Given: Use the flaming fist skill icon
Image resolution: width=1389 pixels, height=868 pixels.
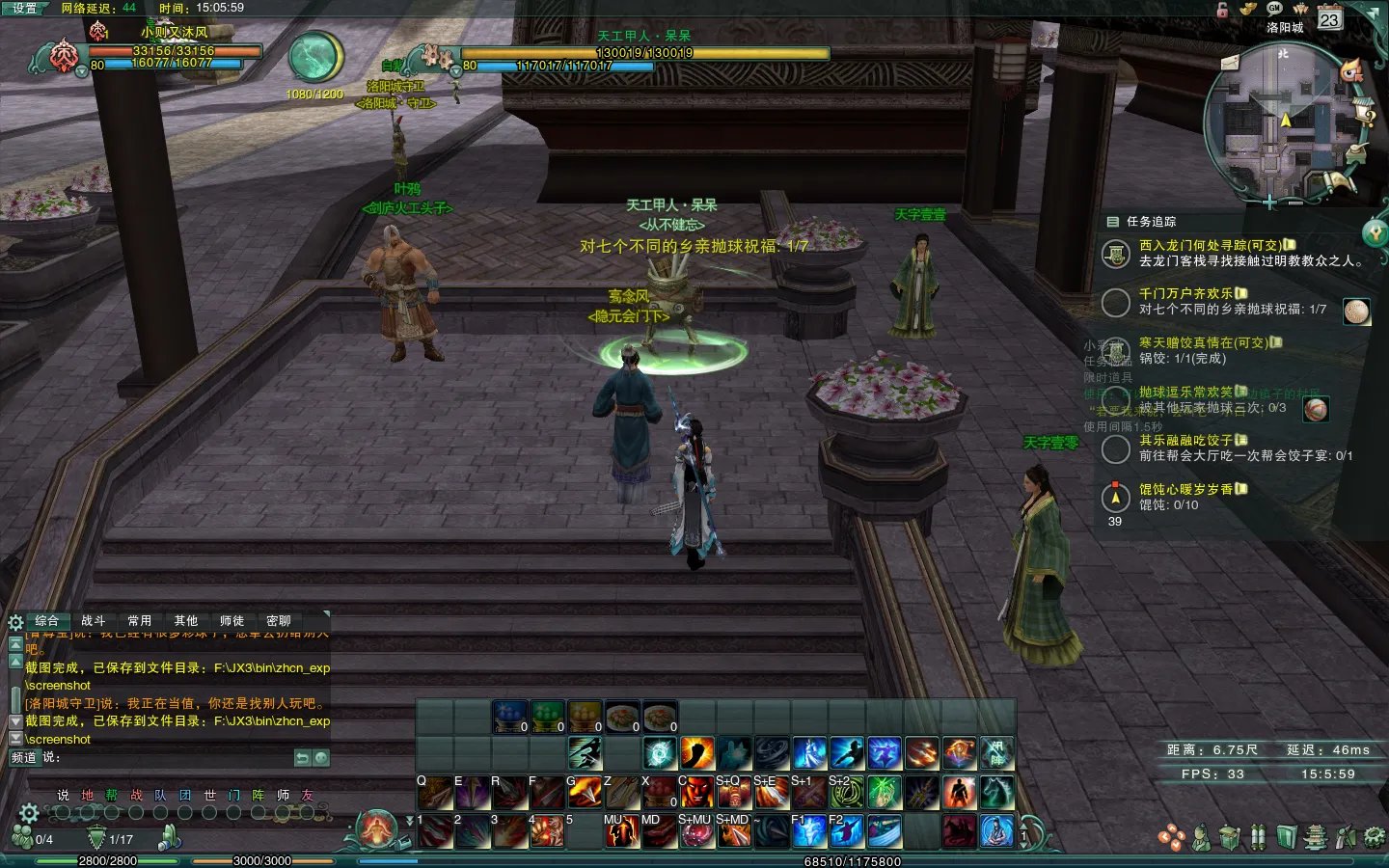Looking at the screenshot, I should click(696, 752).
